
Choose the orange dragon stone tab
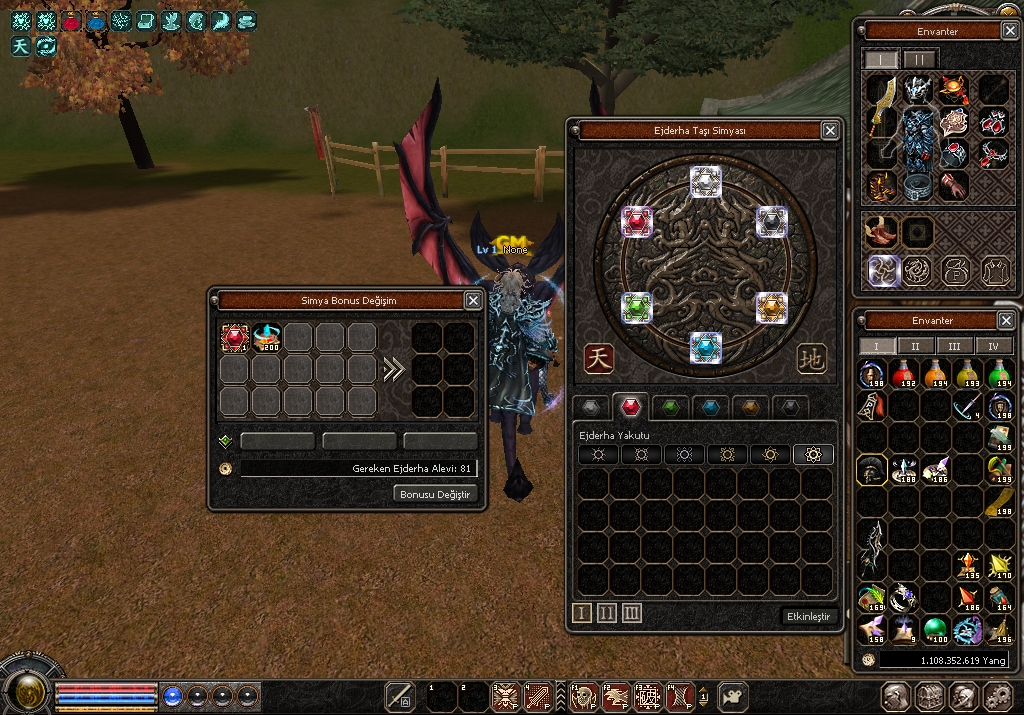point(749,407)
